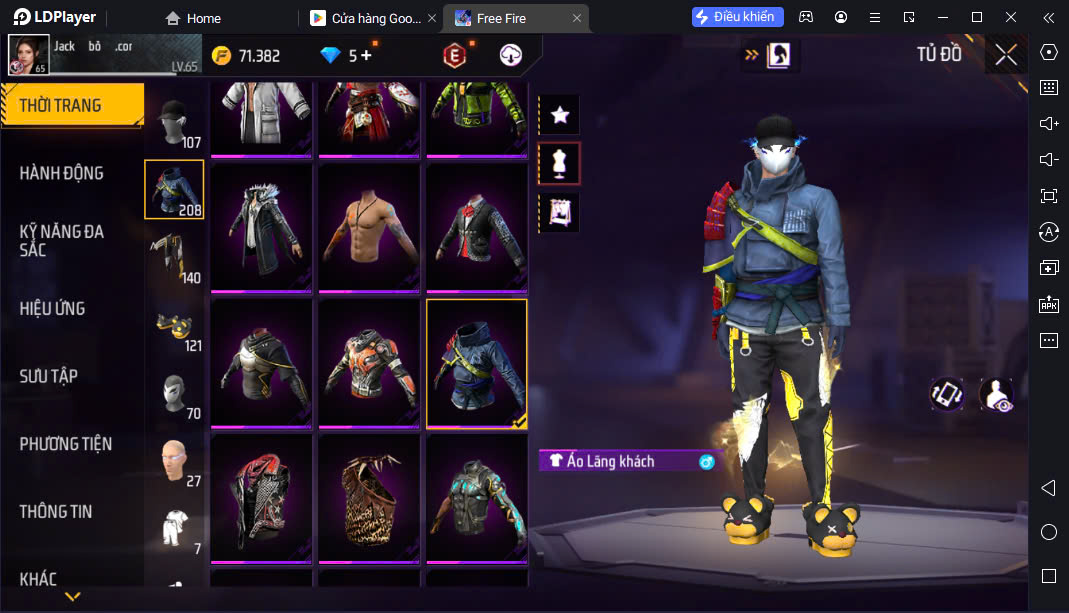The image size is (1069, 613).
Task: Choose the pants subcategory with 140 items
Action: coord(175,257)
